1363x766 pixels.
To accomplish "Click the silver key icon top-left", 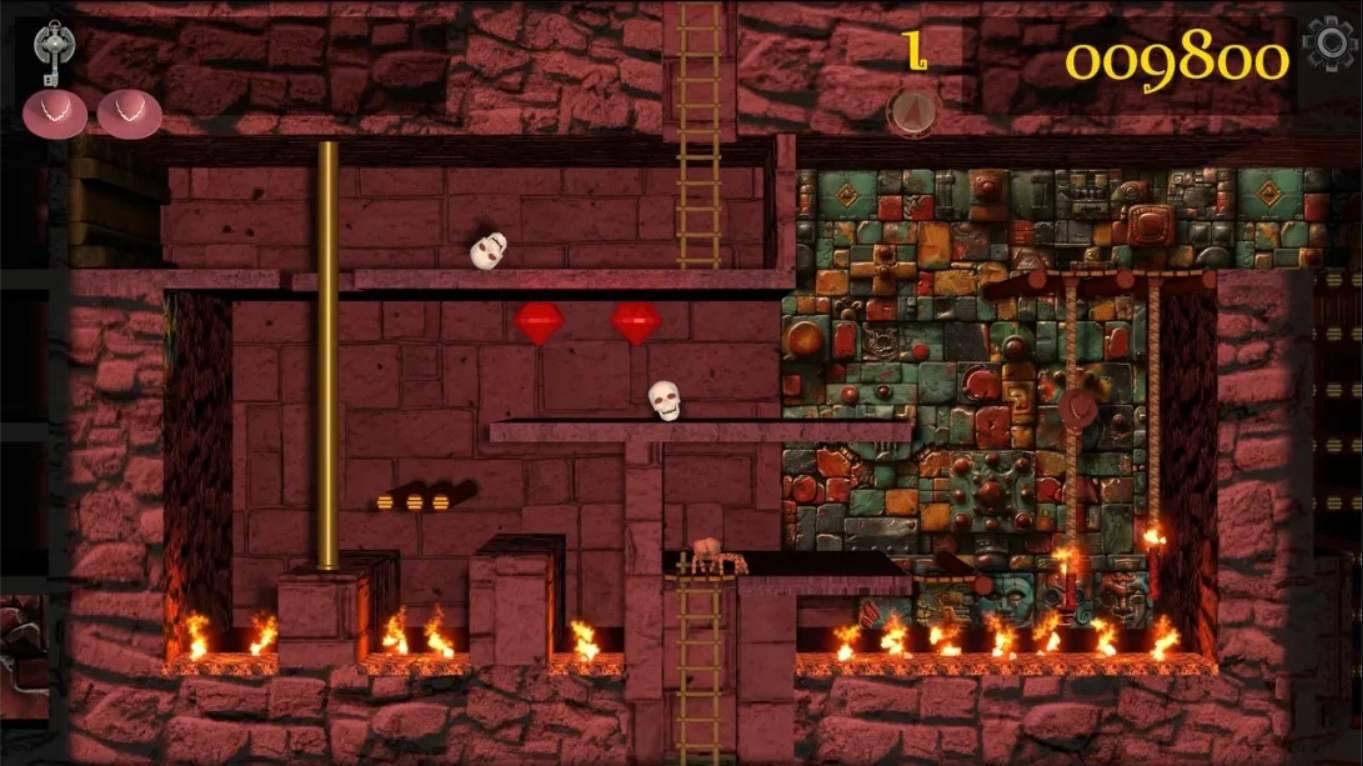I will point(55,48).
